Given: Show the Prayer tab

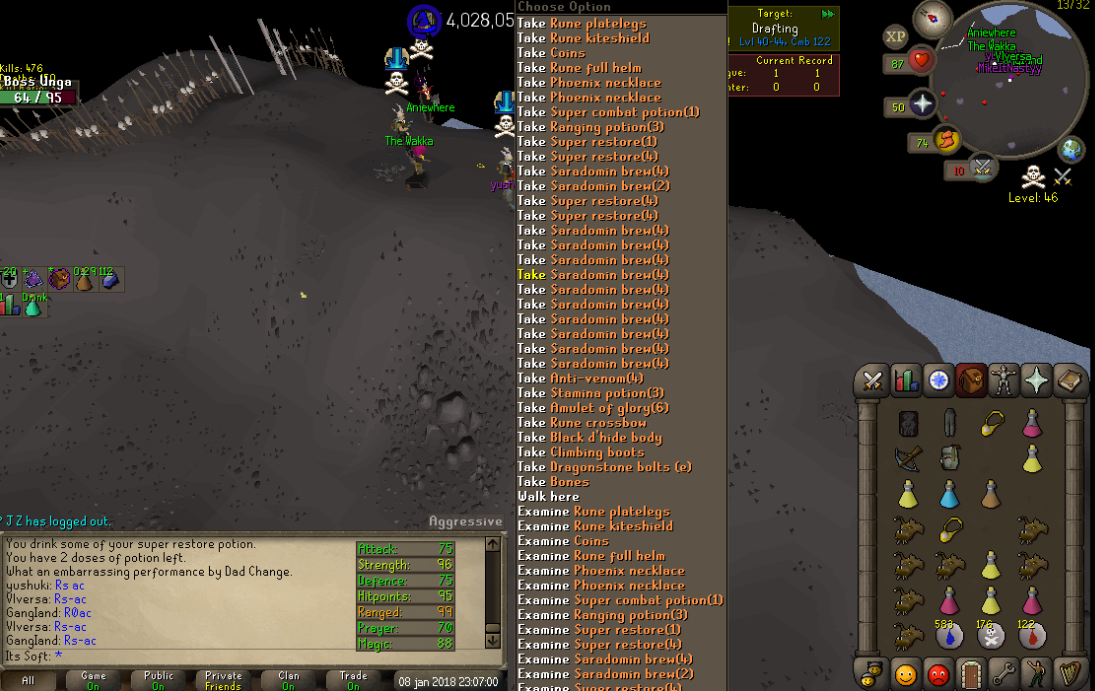Looking at the screenshot, I should pyautogui.click(x=1036, y=381).
